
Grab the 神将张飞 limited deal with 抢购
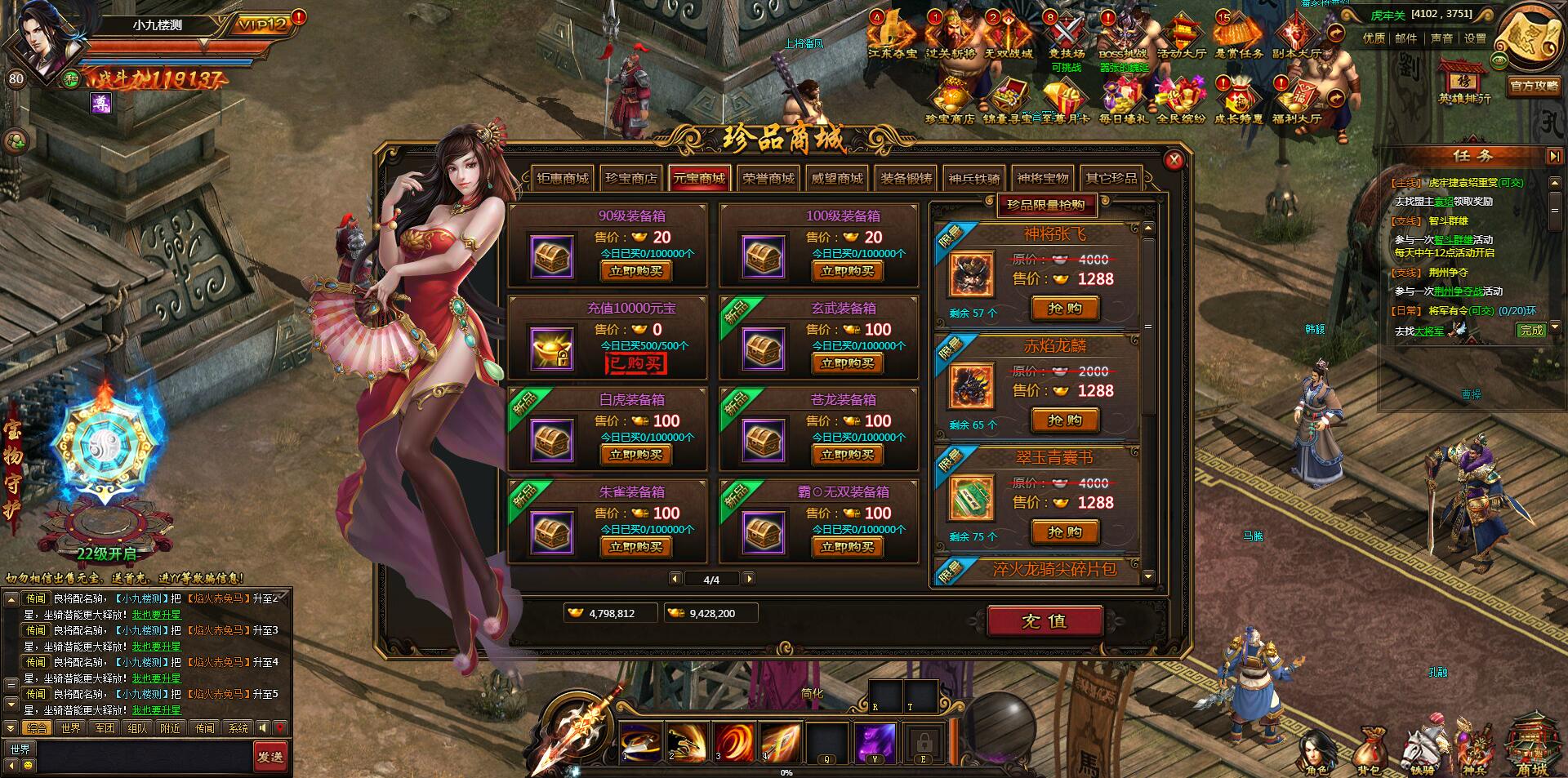[x=1065, y=309]
